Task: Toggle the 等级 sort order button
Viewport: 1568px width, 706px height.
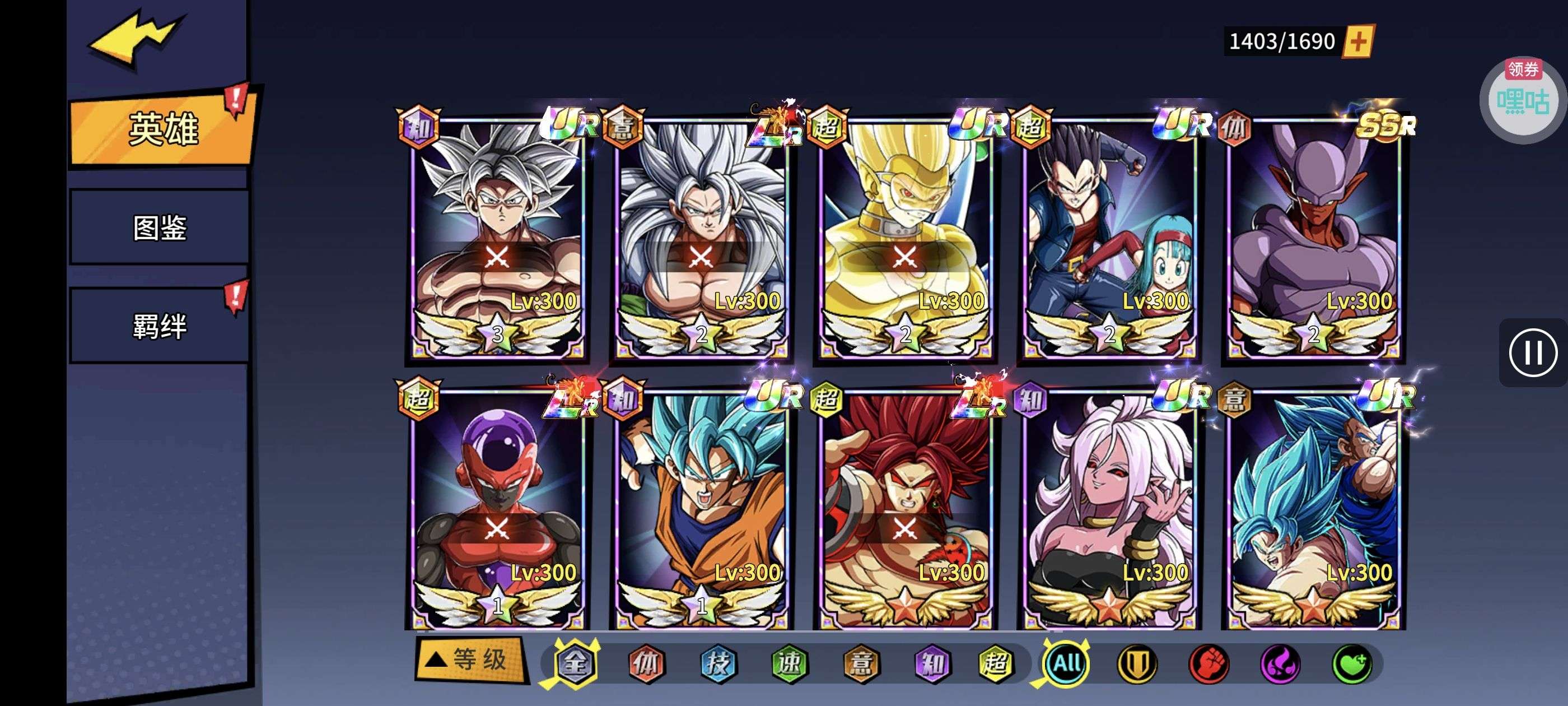Action: 470,659
